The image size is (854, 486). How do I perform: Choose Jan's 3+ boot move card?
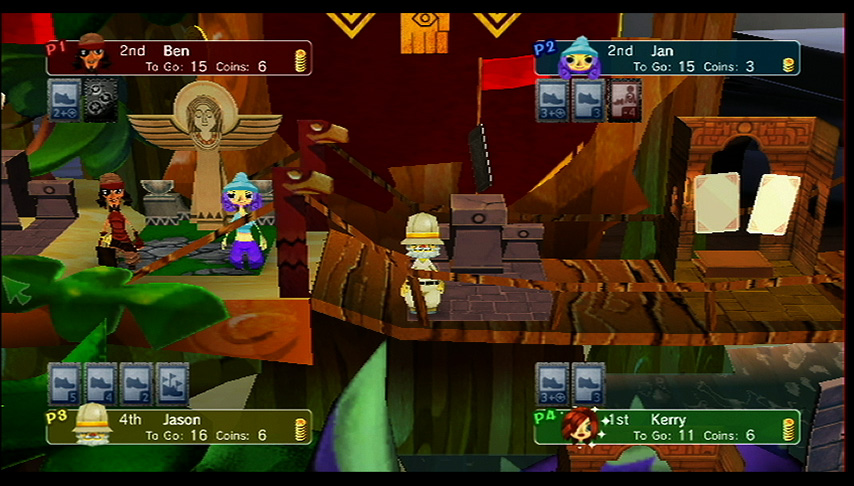coord(552,101)
